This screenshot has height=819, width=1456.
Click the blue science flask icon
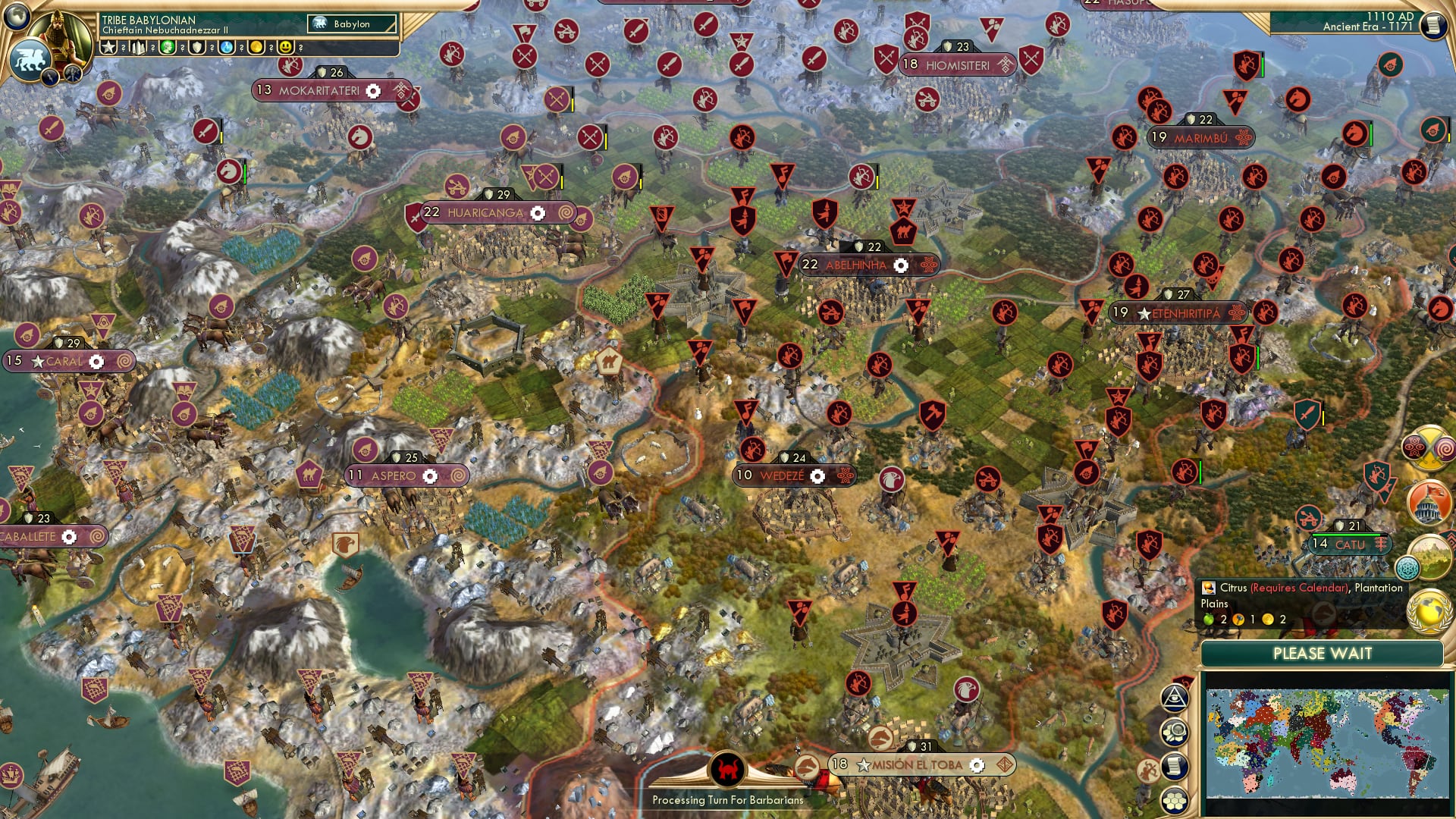click(x=227, y=48)
